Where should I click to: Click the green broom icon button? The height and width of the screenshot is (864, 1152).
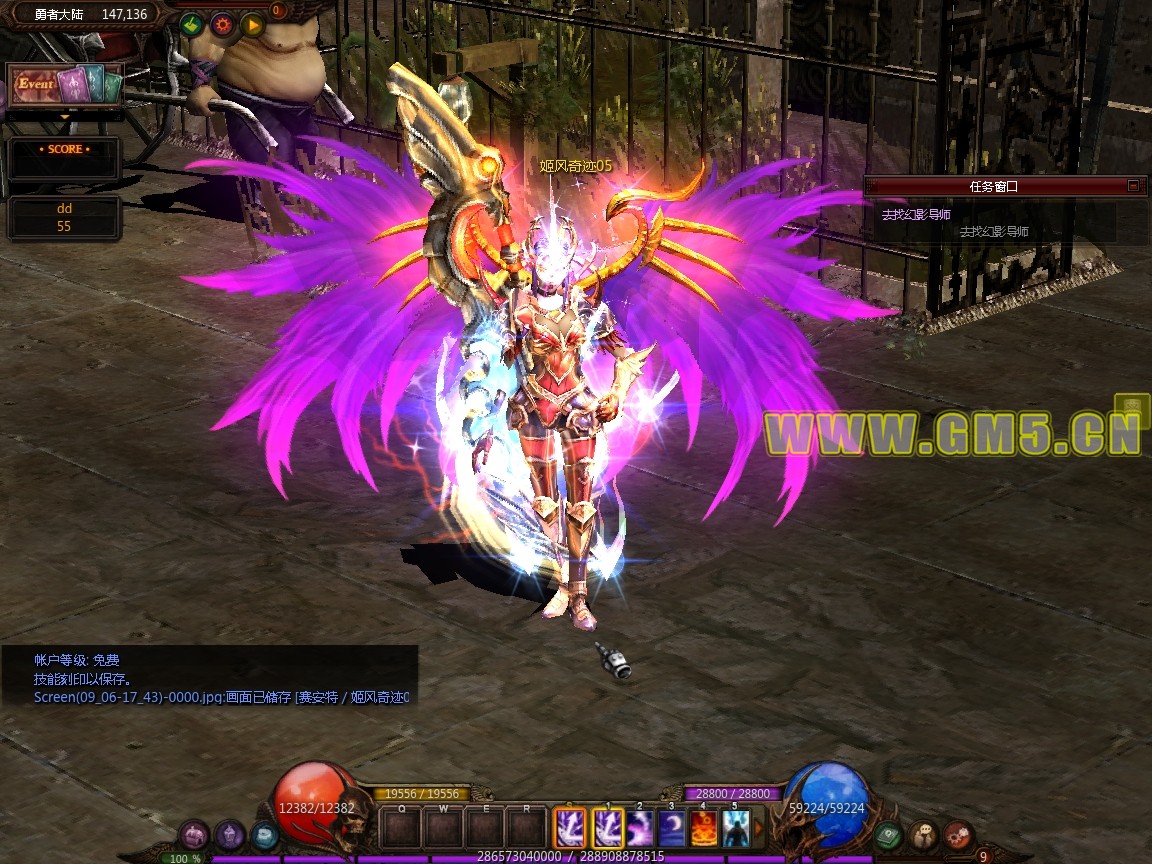click(193, 25)
